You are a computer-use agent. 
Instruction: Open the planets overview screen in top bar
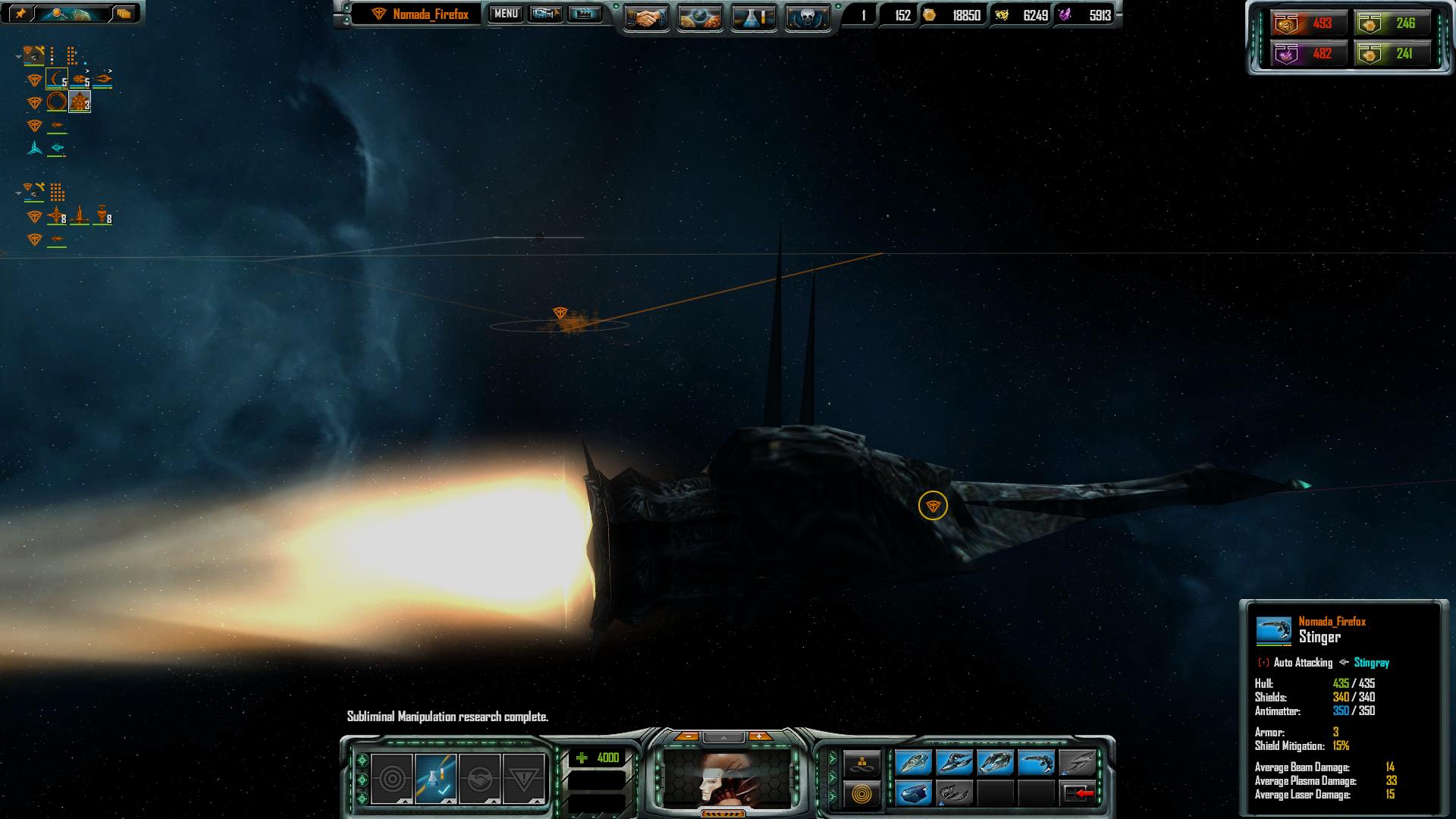point(699,18)
